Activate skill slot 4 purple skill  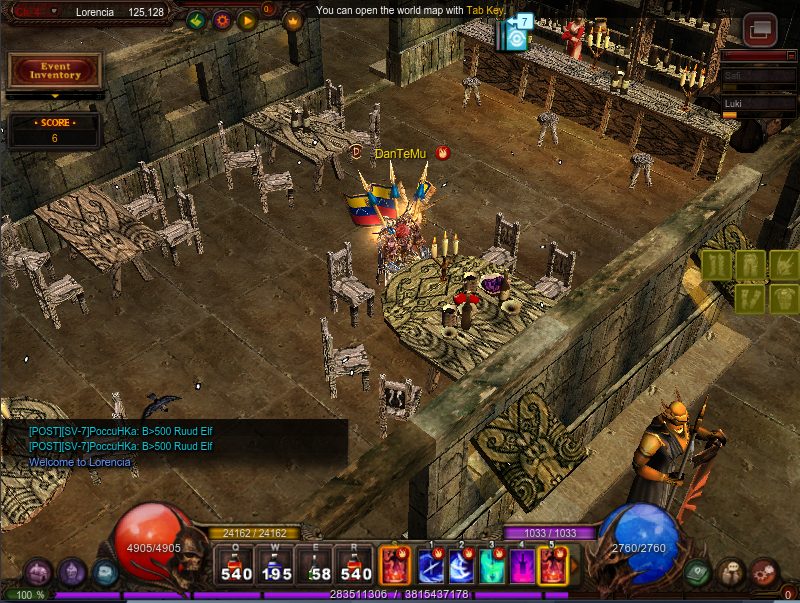(x=522, y=567)
